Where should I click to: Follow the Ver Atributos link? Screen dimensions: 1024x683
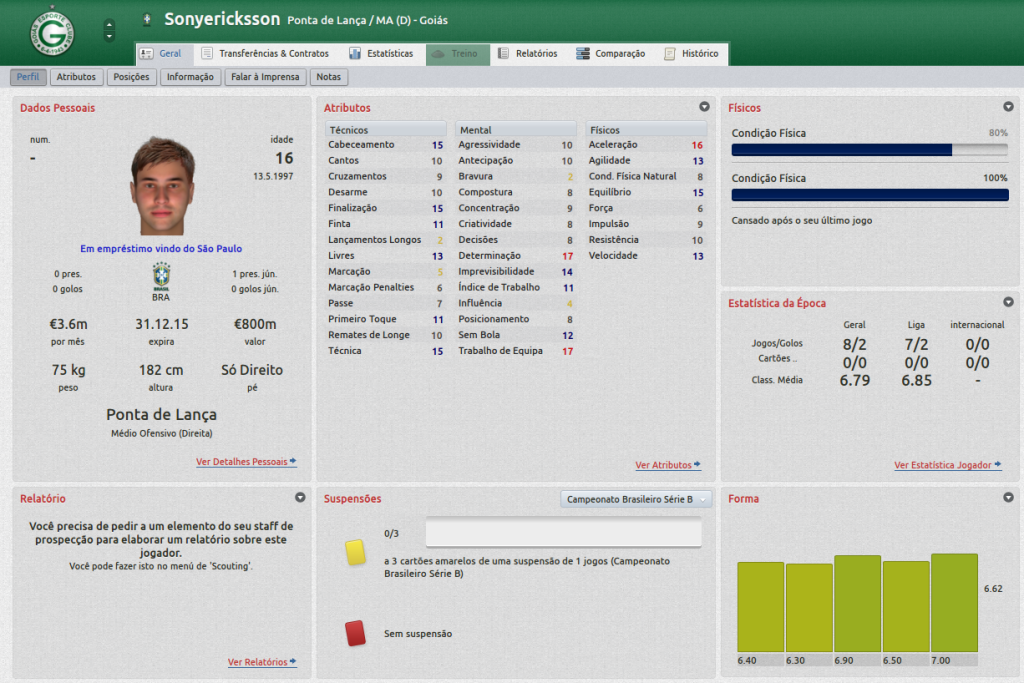point(667,465)
